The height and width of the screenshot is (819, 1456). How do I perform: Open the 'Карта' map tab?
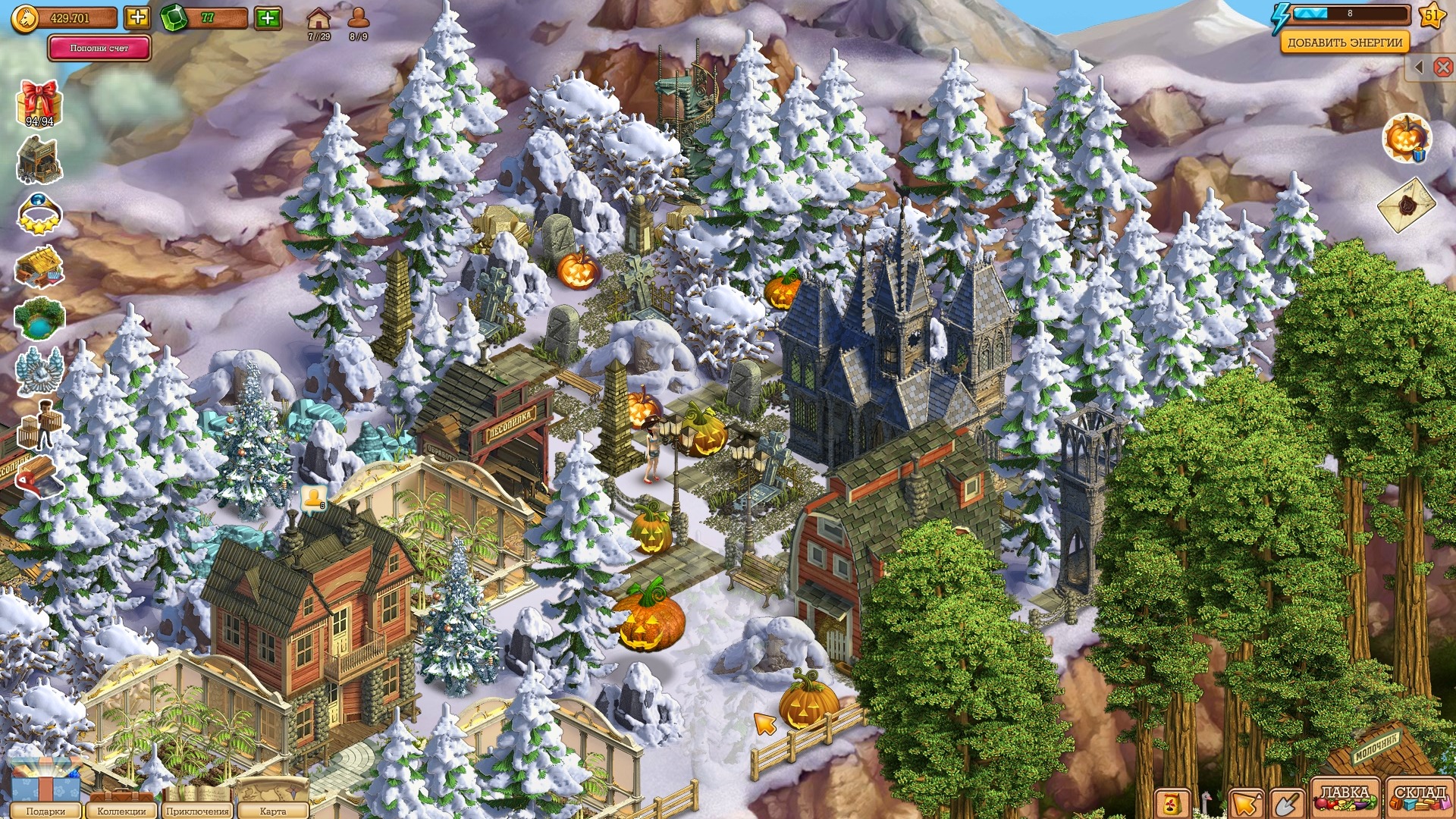click(272, 810)
